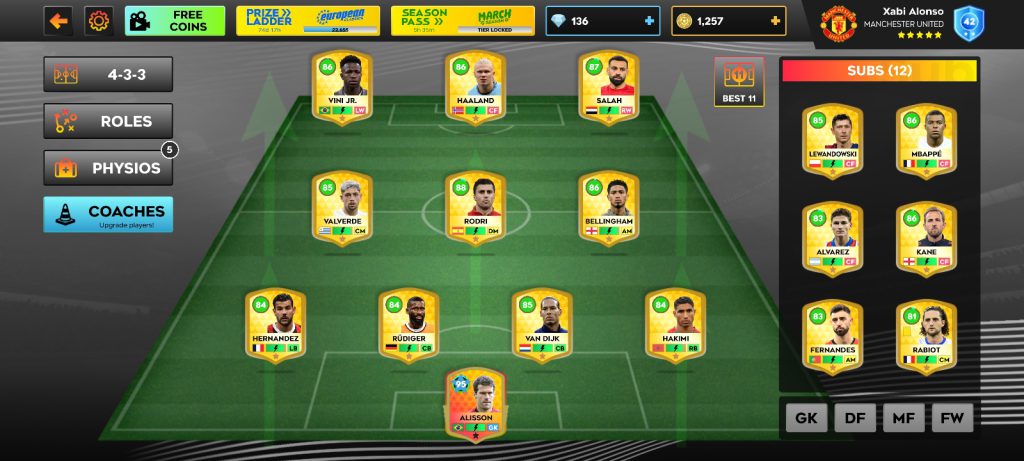This screenshot has width=1024, height=461.
Task: Filter subs by GK position
Action: (806, 417)
